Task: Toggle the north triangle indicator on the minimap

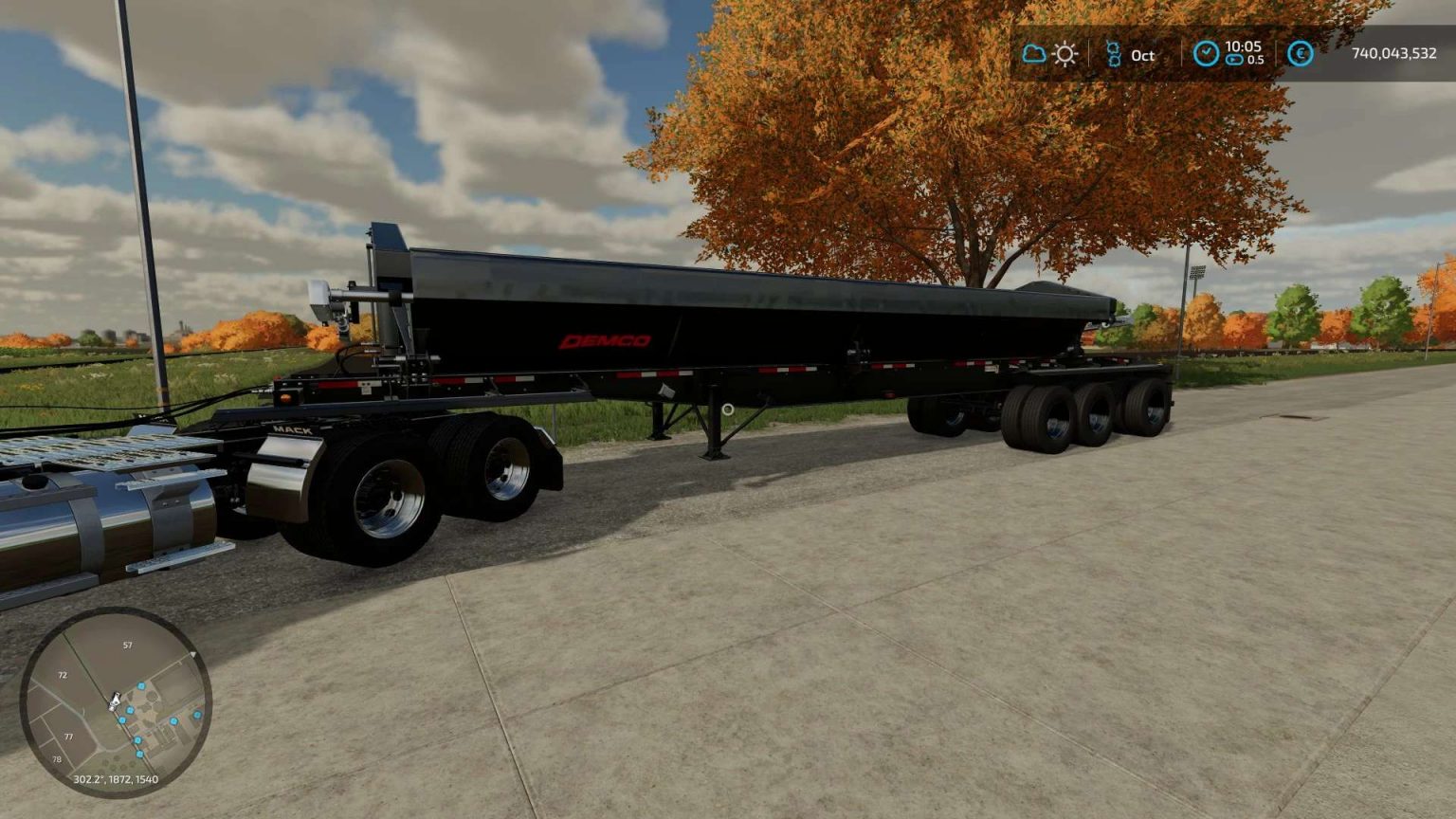Action: [x=193, y=654]
